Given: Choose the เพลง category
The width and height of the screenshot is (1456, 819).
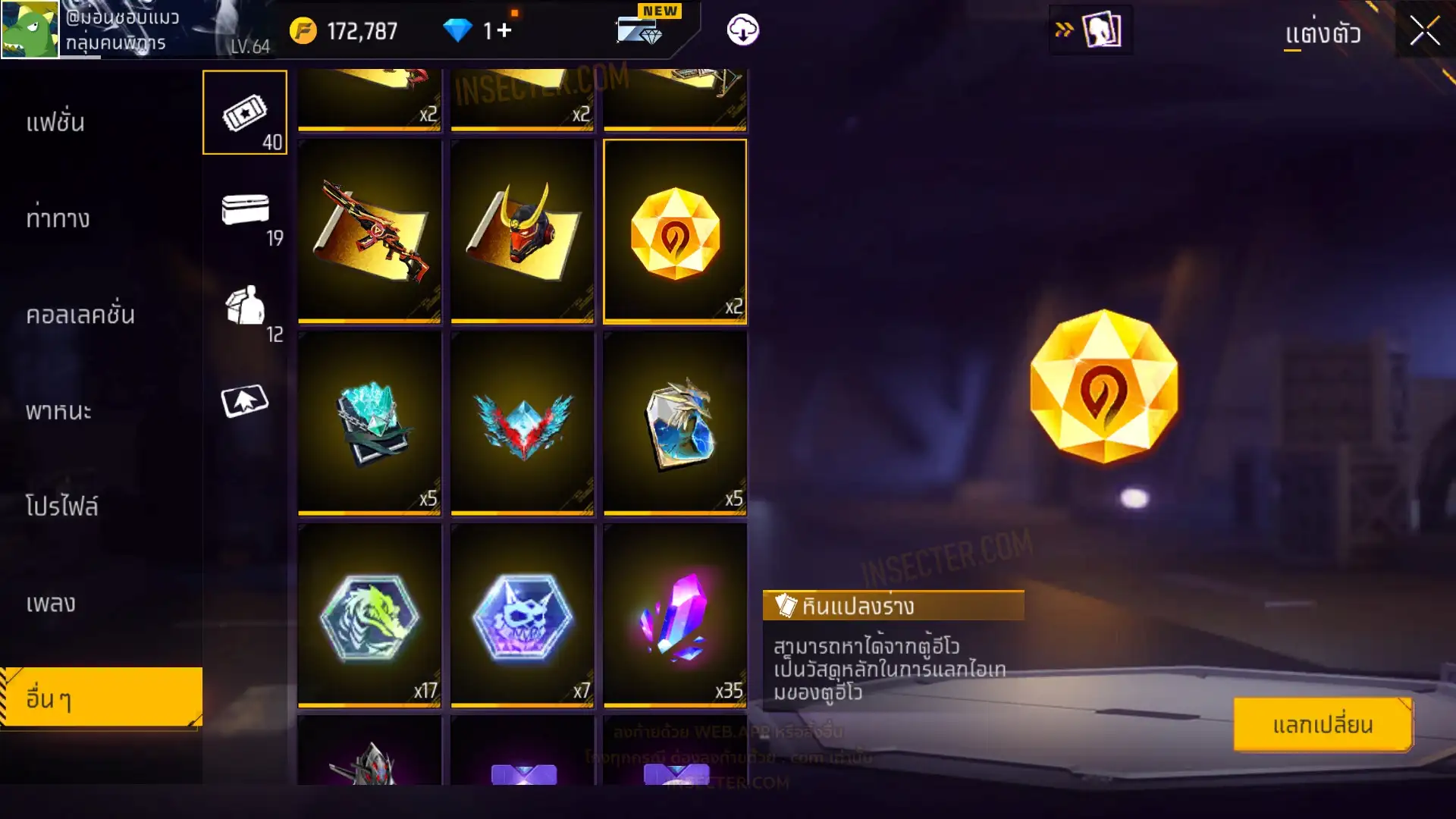Looking at the screenshot, I should [x=51, y=603].
